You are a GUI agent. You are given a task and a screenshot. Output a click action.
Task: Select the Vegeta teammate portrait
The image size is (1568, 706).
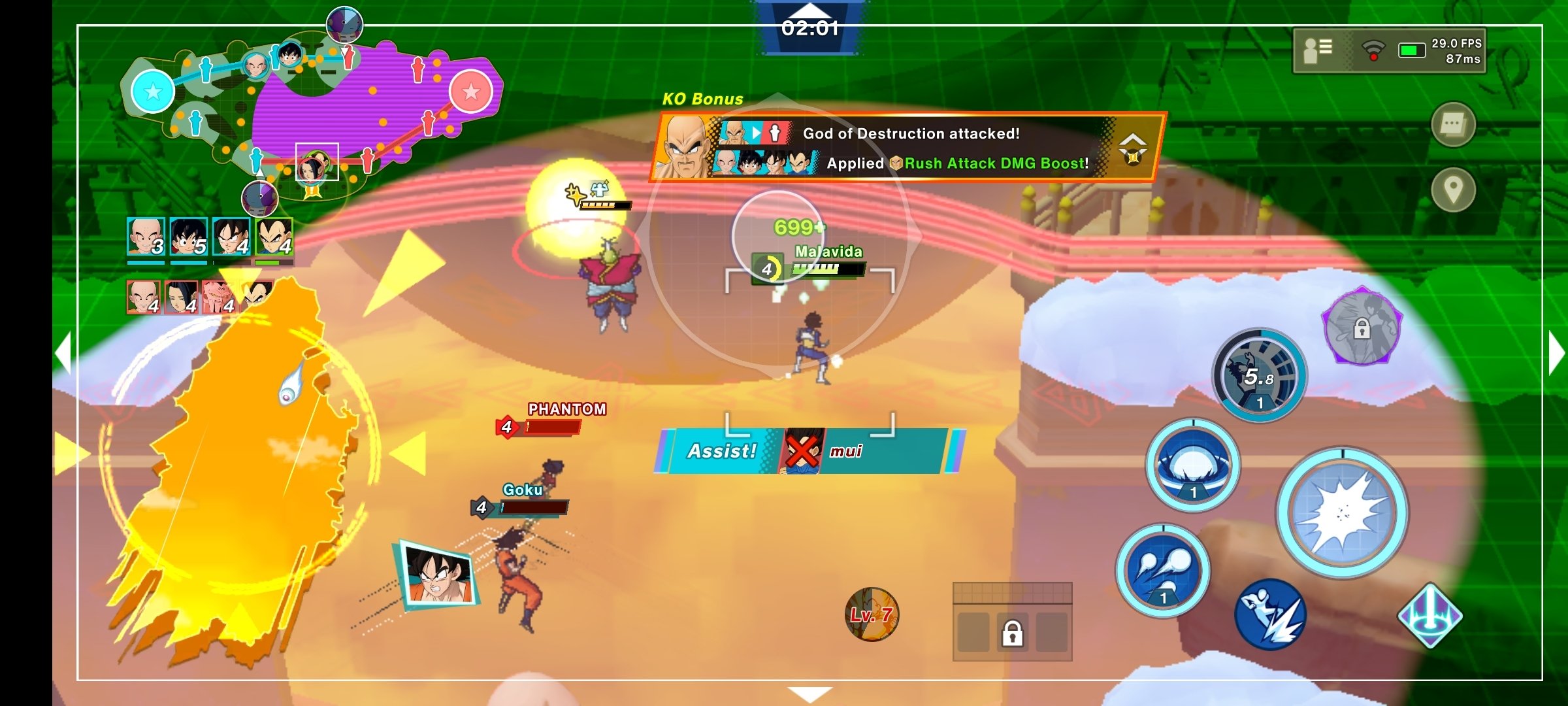tap(274, 237)
